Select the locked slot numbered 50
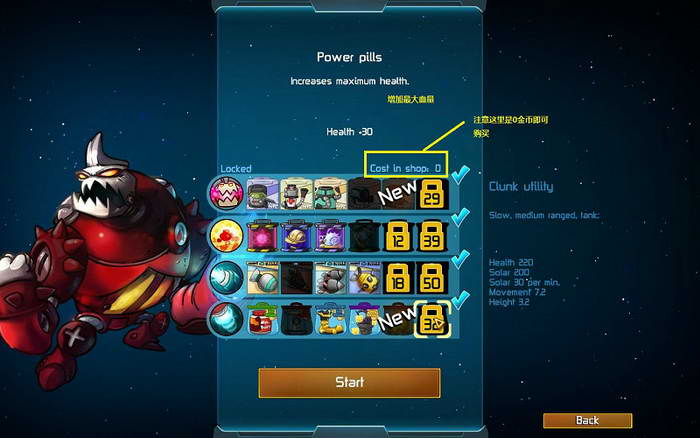The height and width of the screenshot is (438, 700). pyautogui.click(x=433, y=277)
